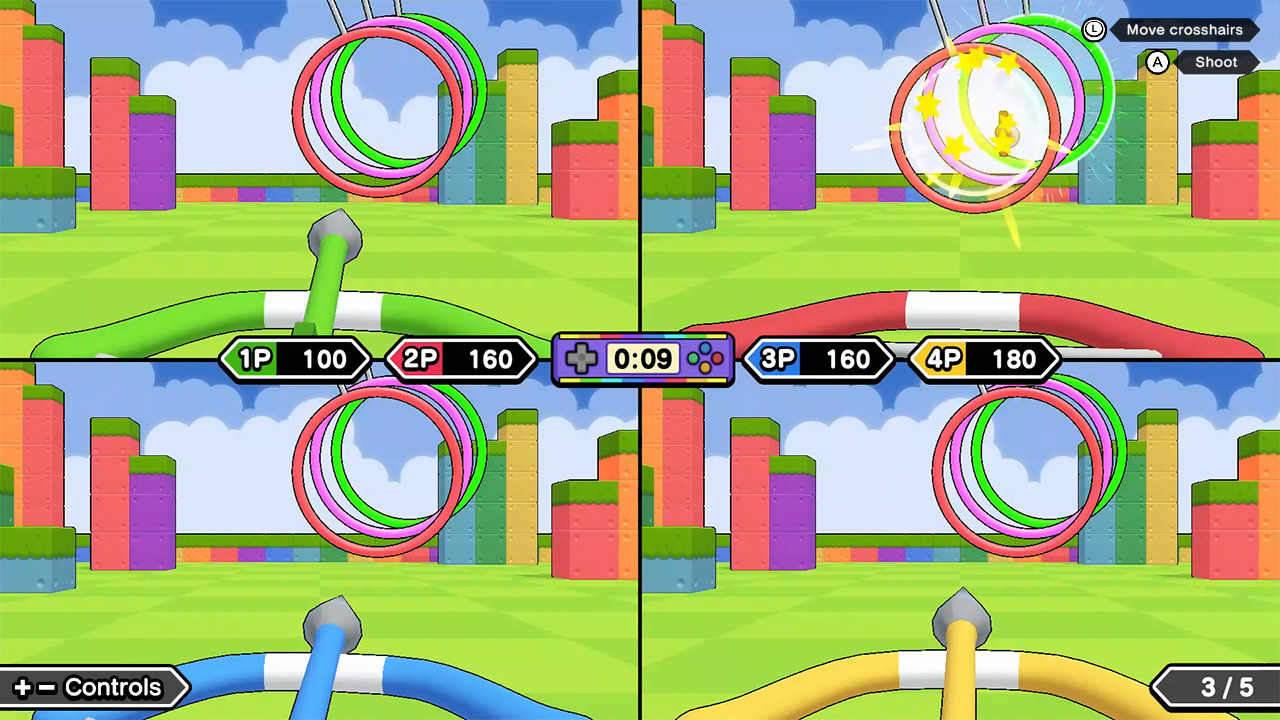The width and height of the screenshot is (1280, 720).
Task: Click the A button icon for shooting
Action: click(1158, 62)
